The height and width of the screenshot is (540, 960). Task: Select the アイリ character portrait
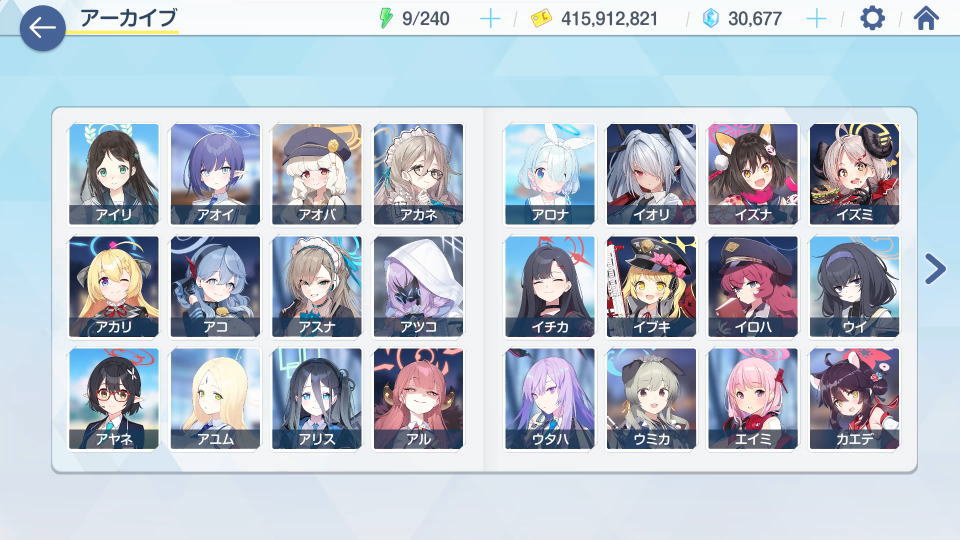[114, 174]
